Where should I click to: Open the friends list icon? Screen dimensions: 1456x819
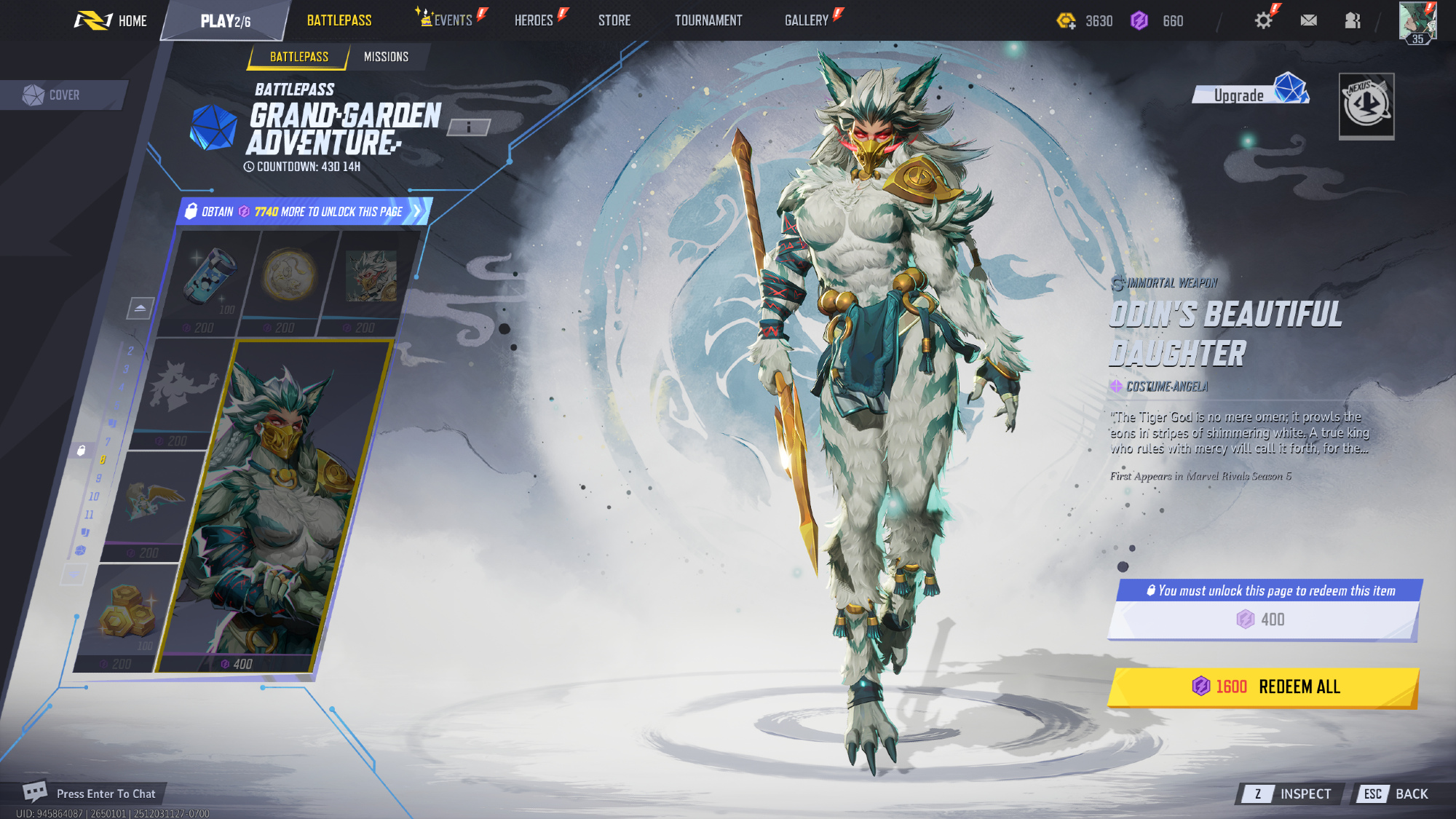pos(1352,20)
